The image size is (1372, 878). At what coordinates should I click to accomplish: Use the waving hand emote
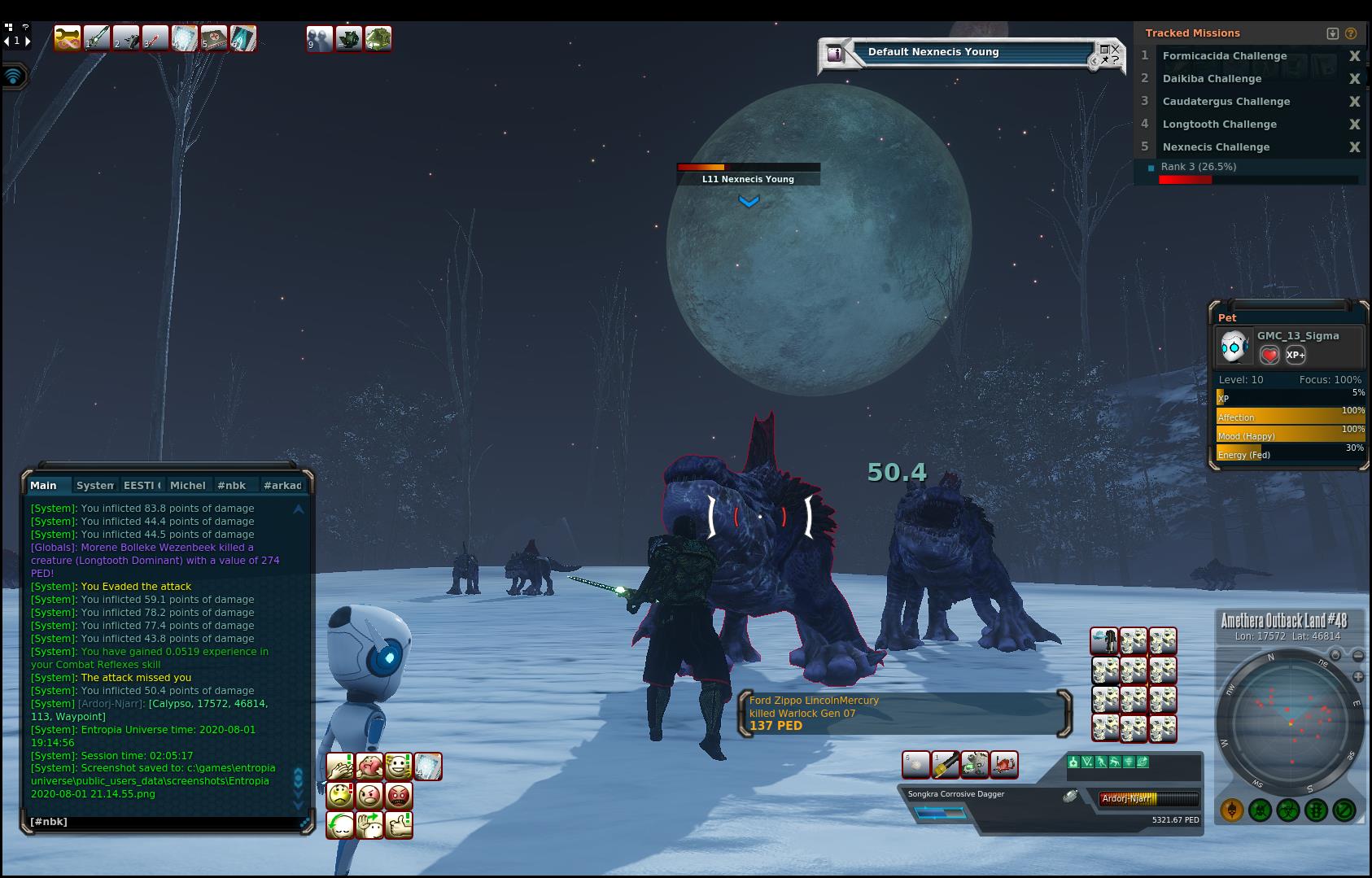click(x=369, y=825)
